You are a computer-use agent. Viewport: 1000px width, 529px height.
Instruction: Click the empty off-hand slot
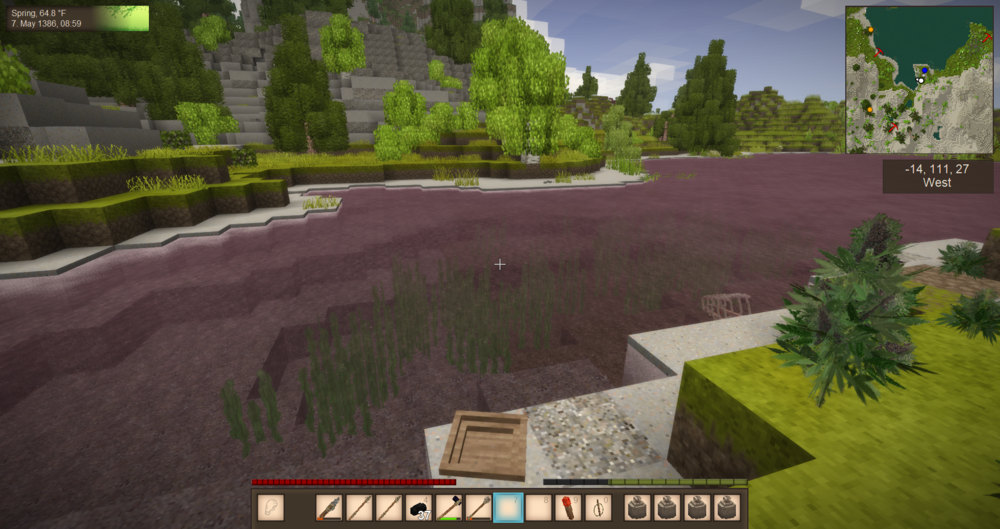pyautogui.click(x=270, y=508)
